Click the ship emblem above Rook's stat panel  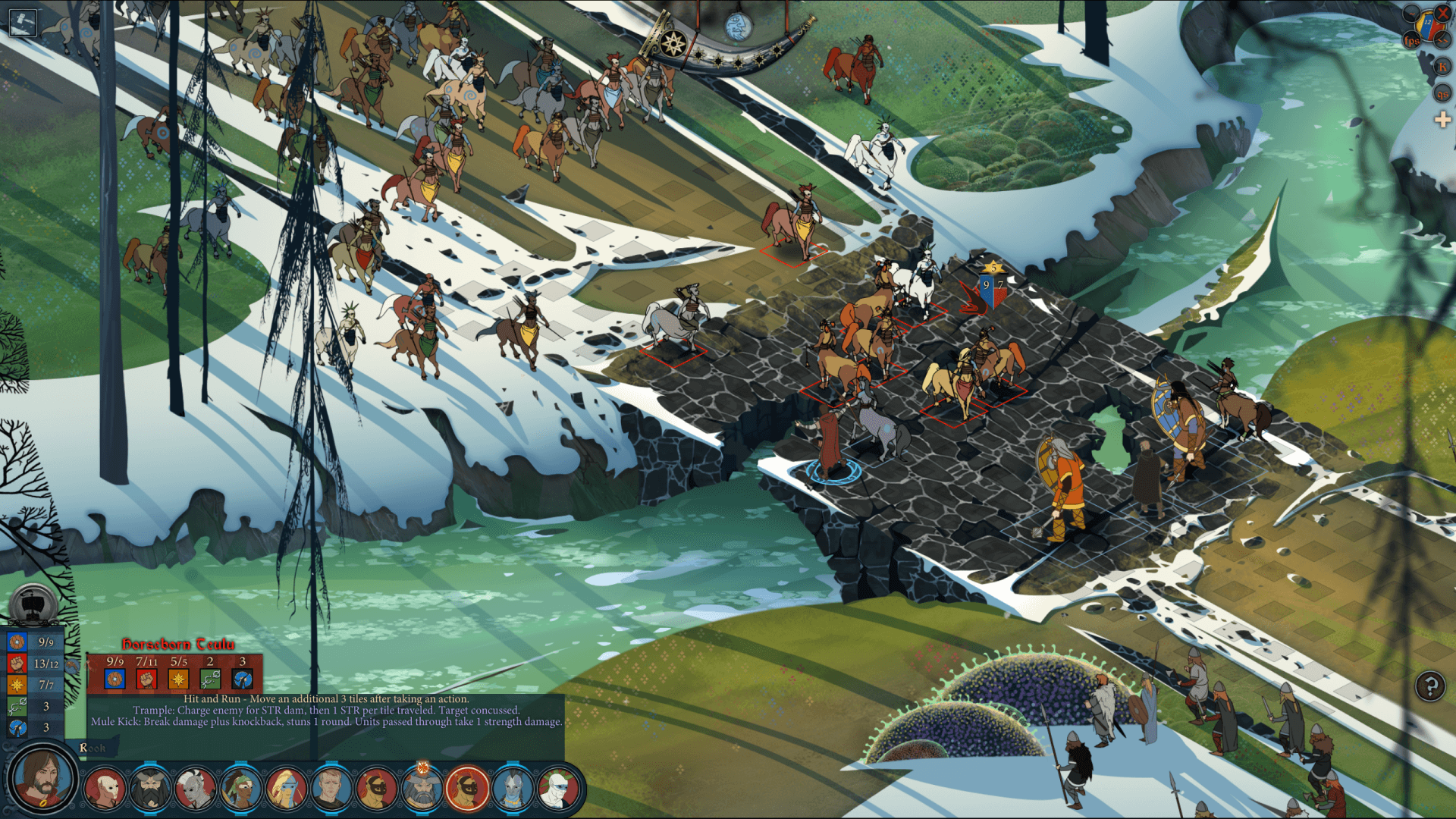pyautogui.click(x=31, y=603)
